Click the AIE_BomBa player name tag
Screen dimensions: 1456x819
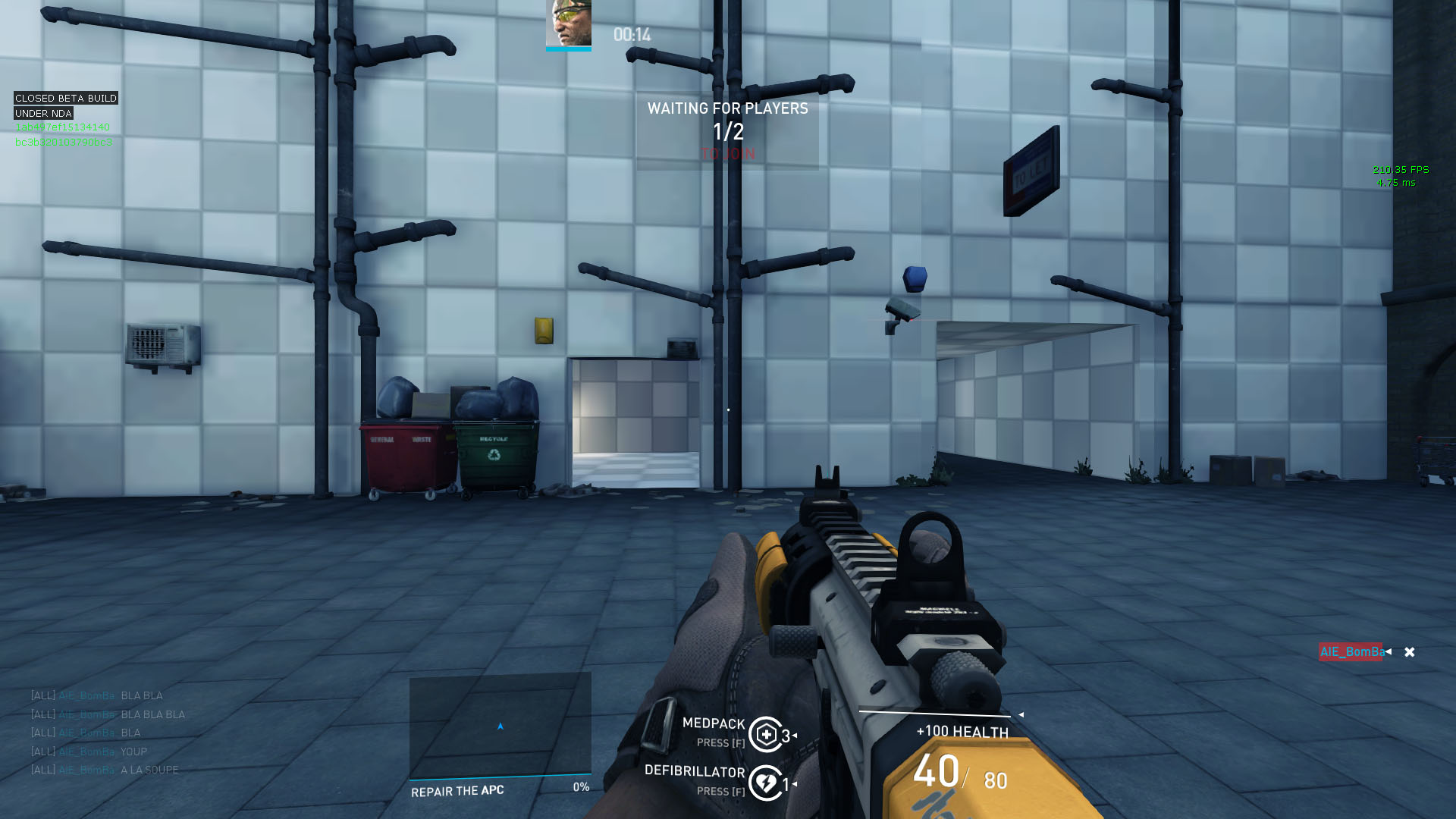click(1351, 652)
